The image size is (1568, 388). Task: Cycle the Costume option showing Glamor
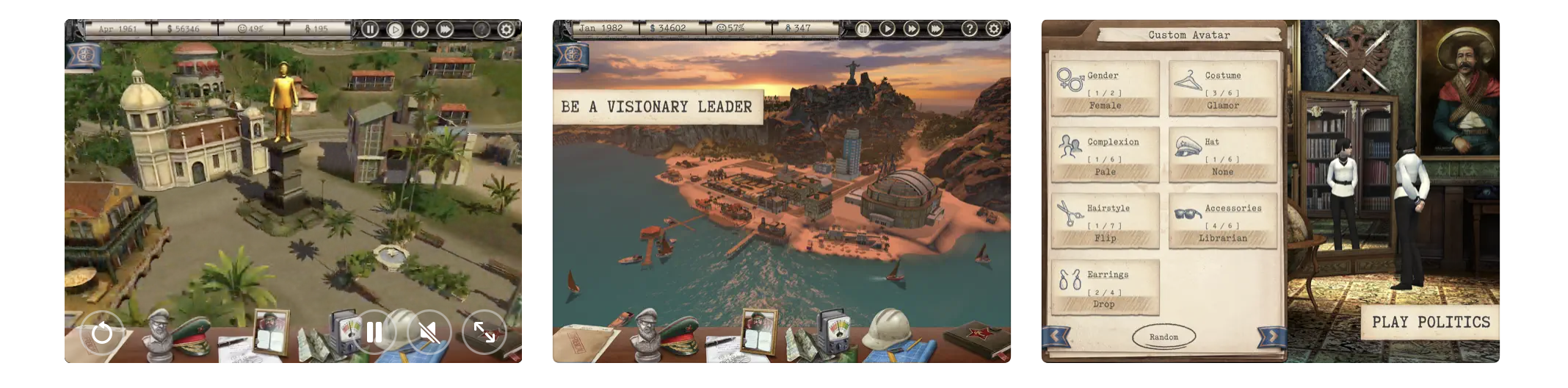(x=1222, y=89)
